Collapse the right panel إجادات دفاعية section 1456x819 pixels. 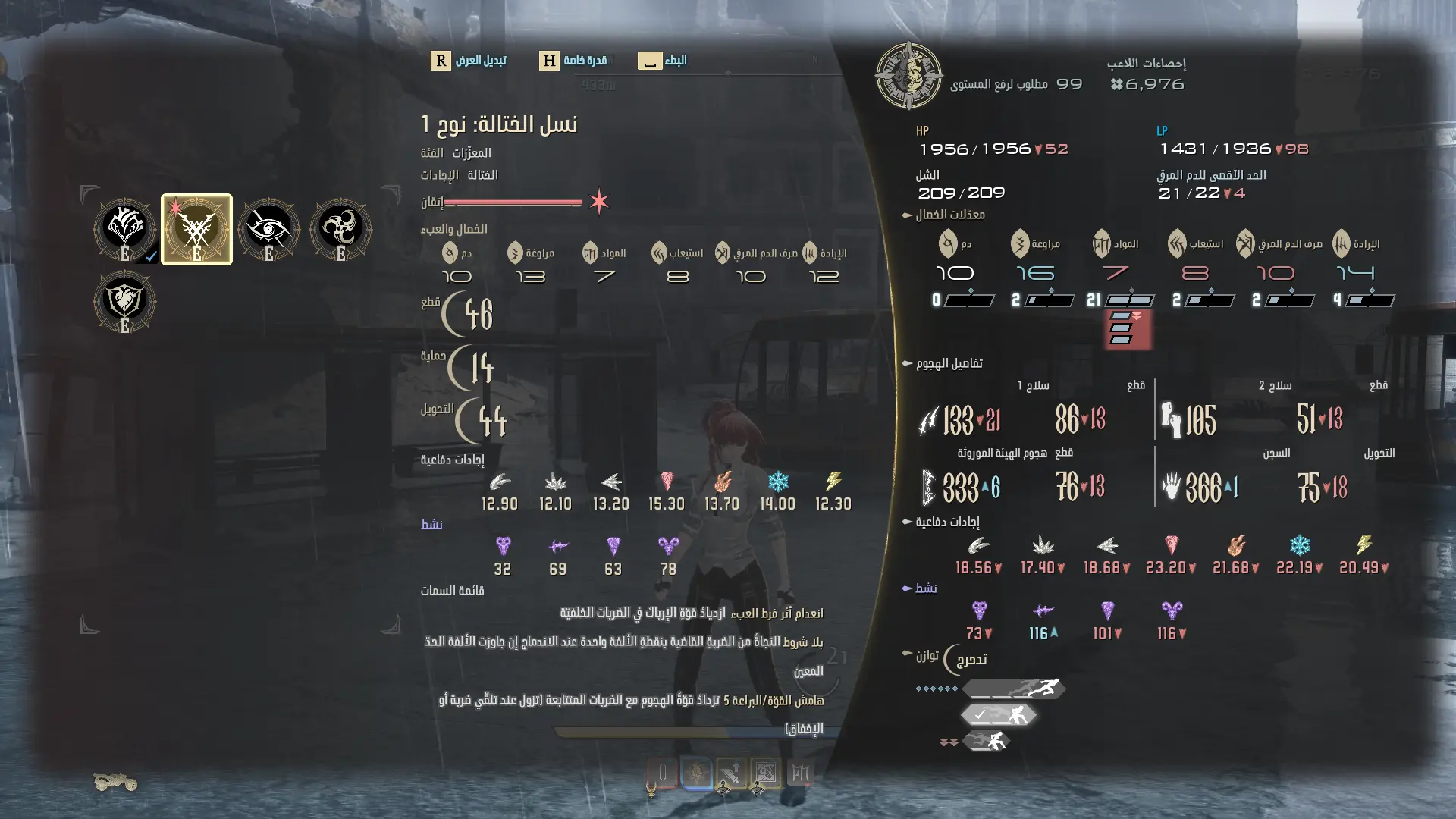tap(906, 522)
